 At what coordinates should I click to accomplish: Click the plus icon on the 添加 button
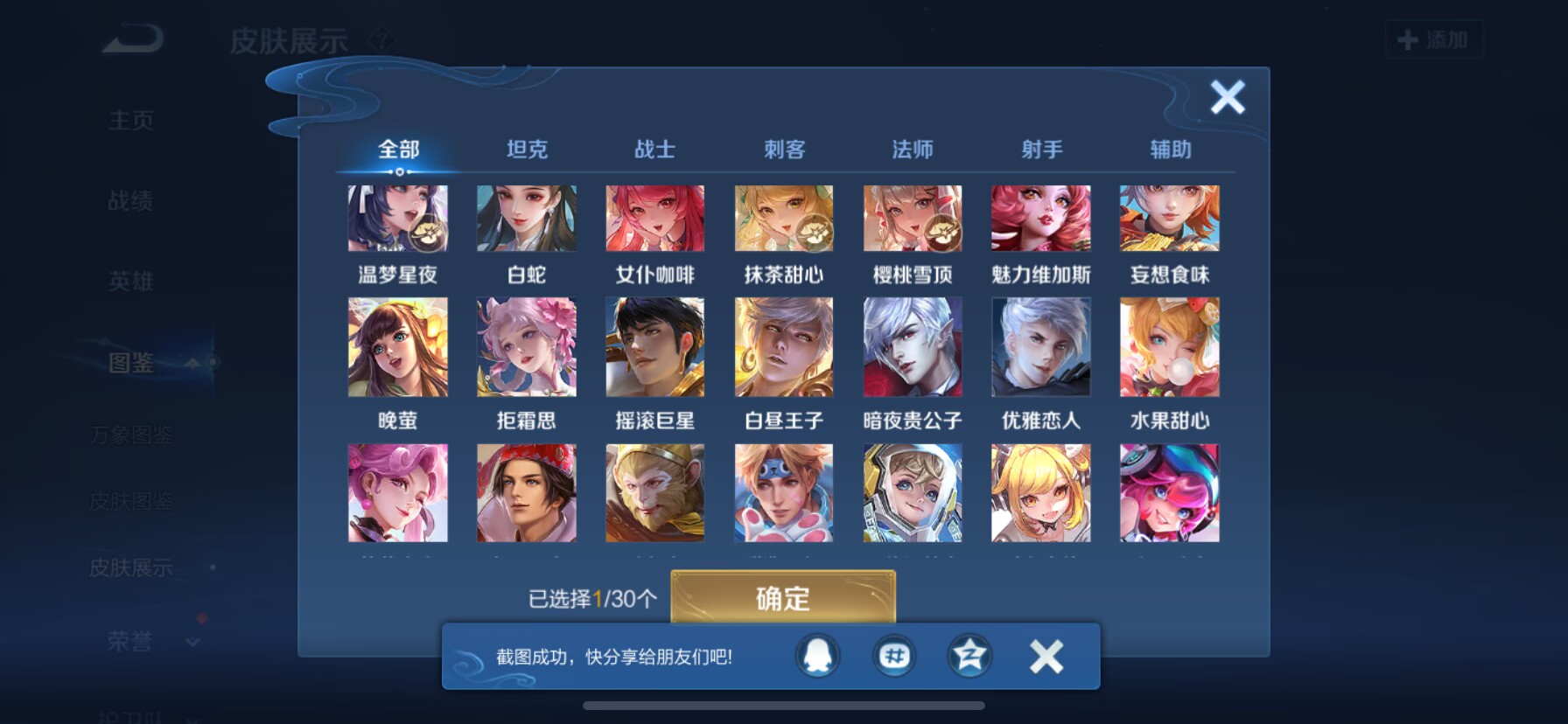(x=1406, y=39)
